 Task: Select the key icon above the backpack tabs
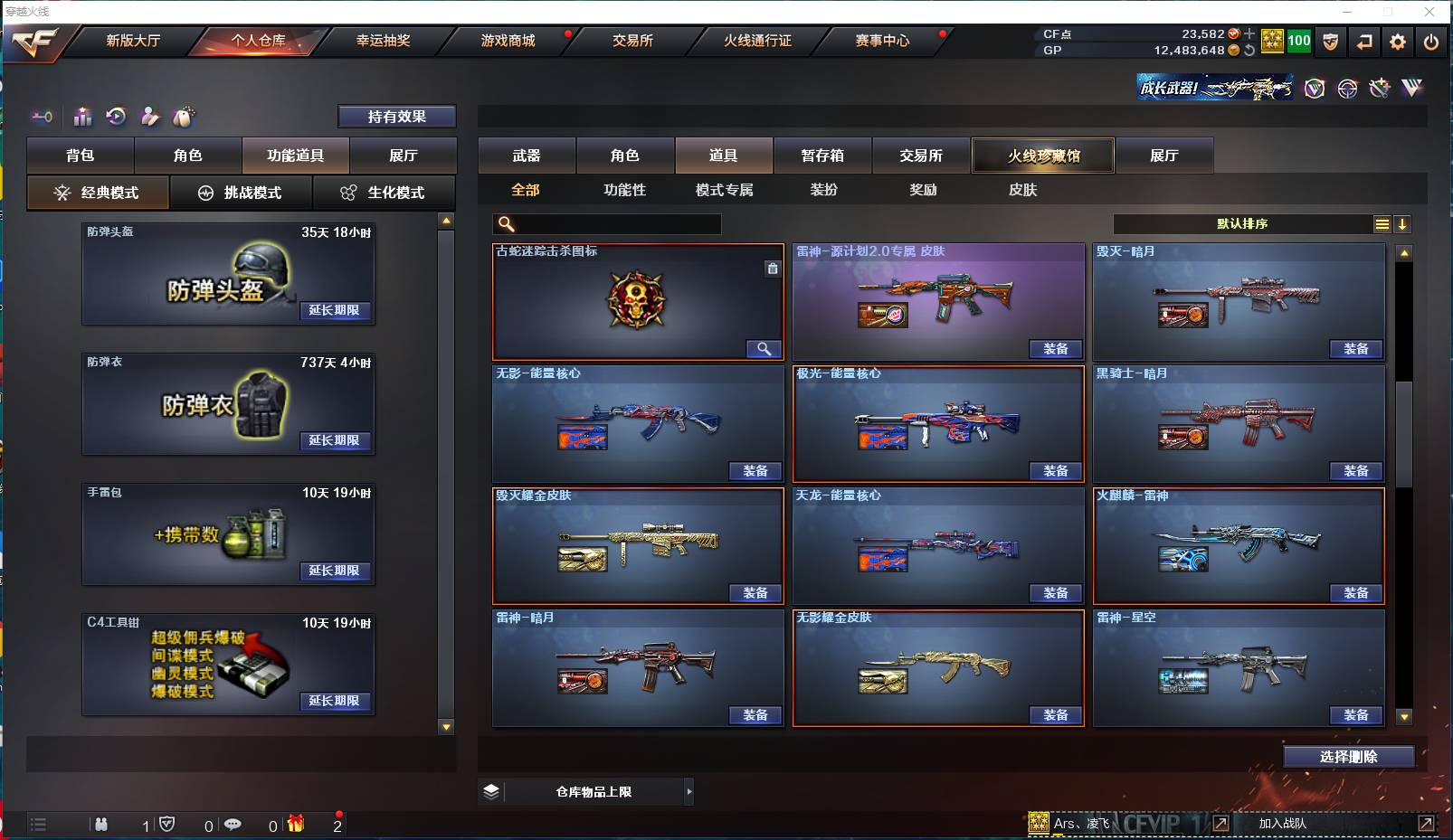point(42,117)
